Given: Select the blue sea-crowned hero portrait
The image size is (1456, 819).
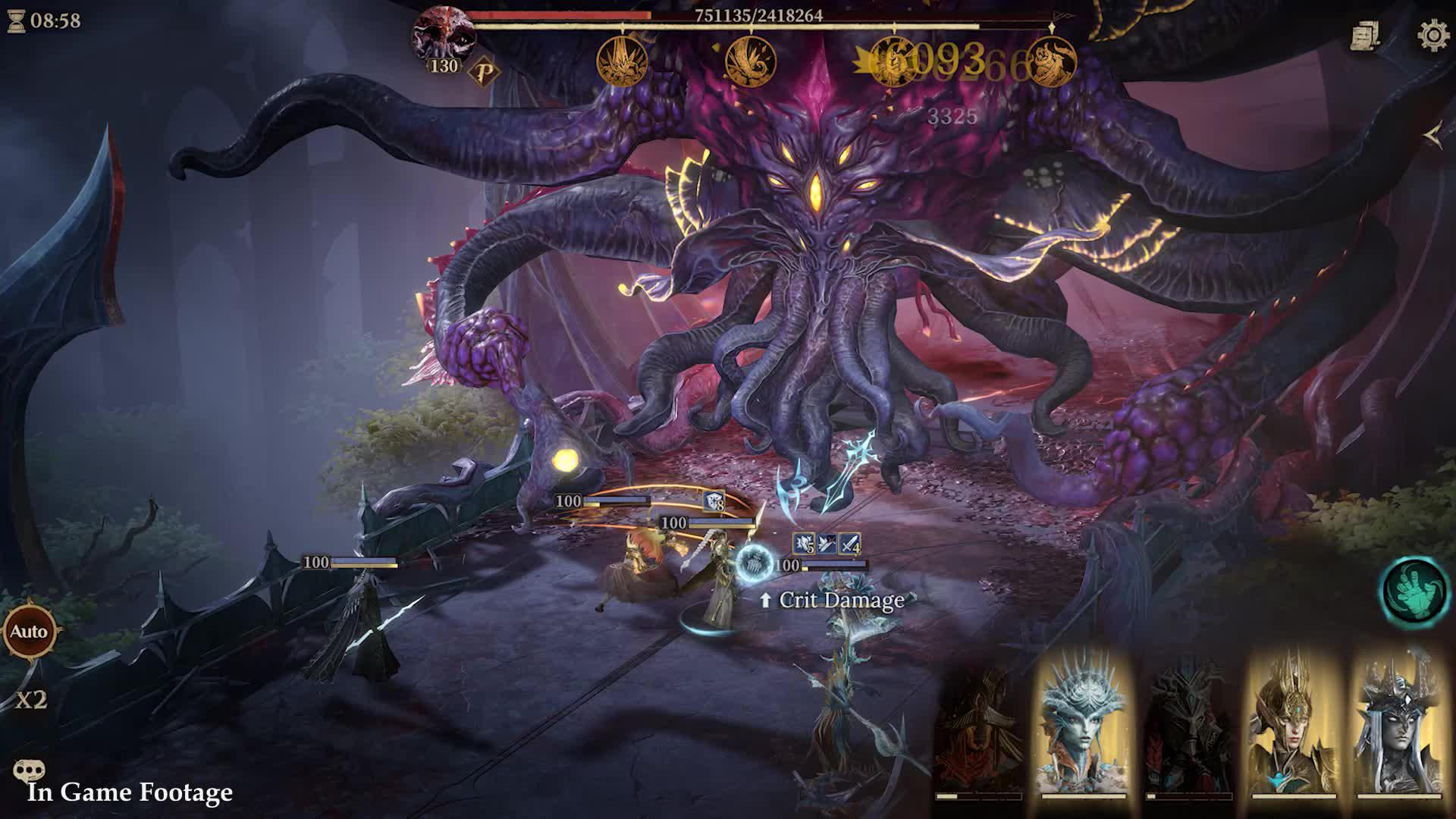Looking at the screenshot, I should (x=1084, y=726).
